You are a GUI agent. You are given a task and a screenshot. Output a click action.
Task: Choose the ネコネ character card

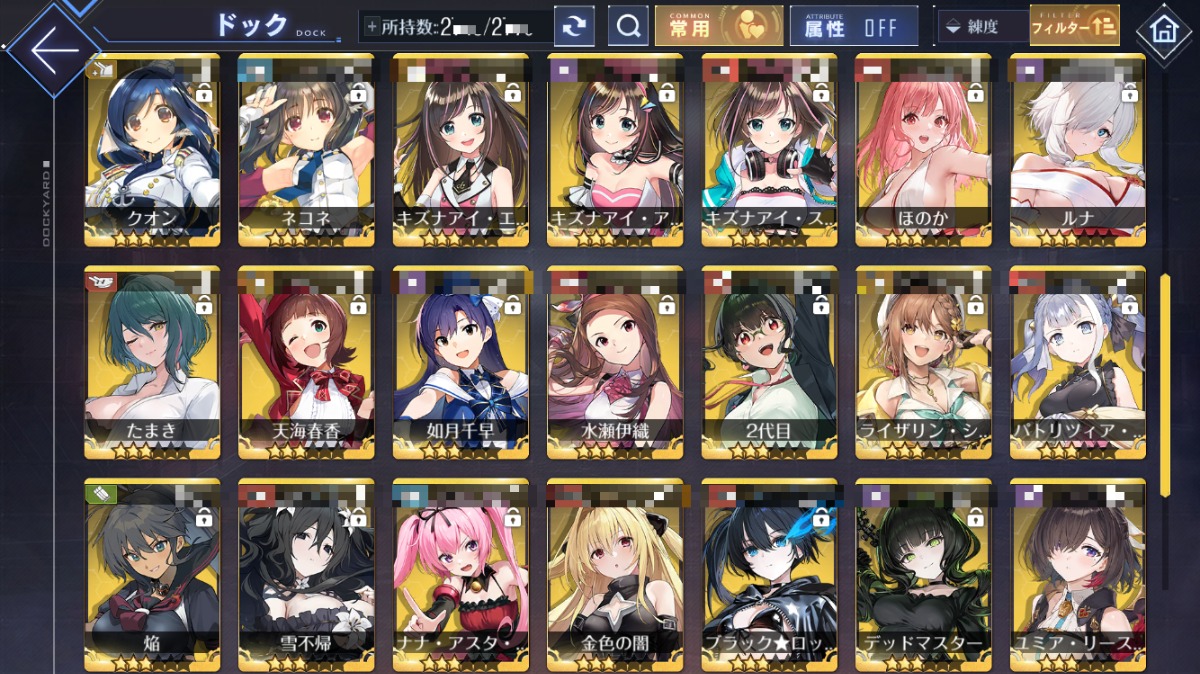(x=306, y=150)
